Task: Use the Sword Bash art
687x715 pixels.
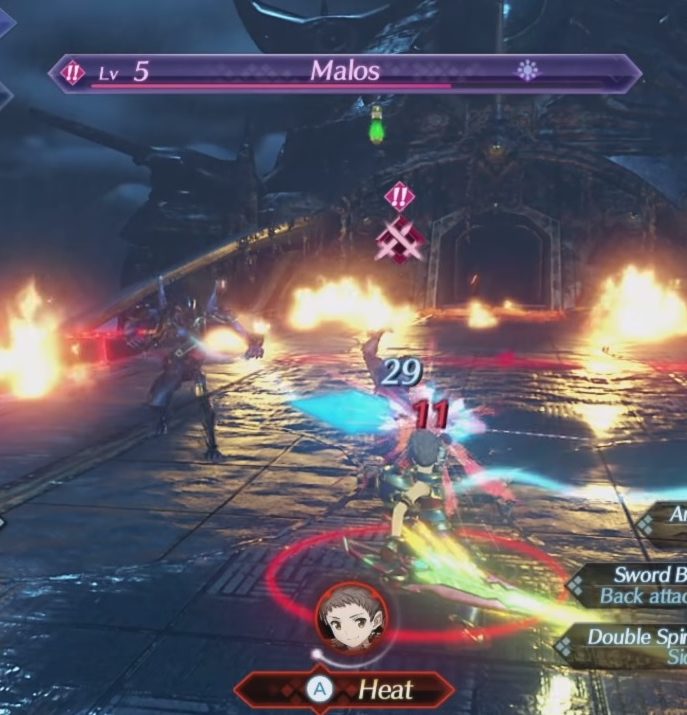Action: click(x=640, y=585)
